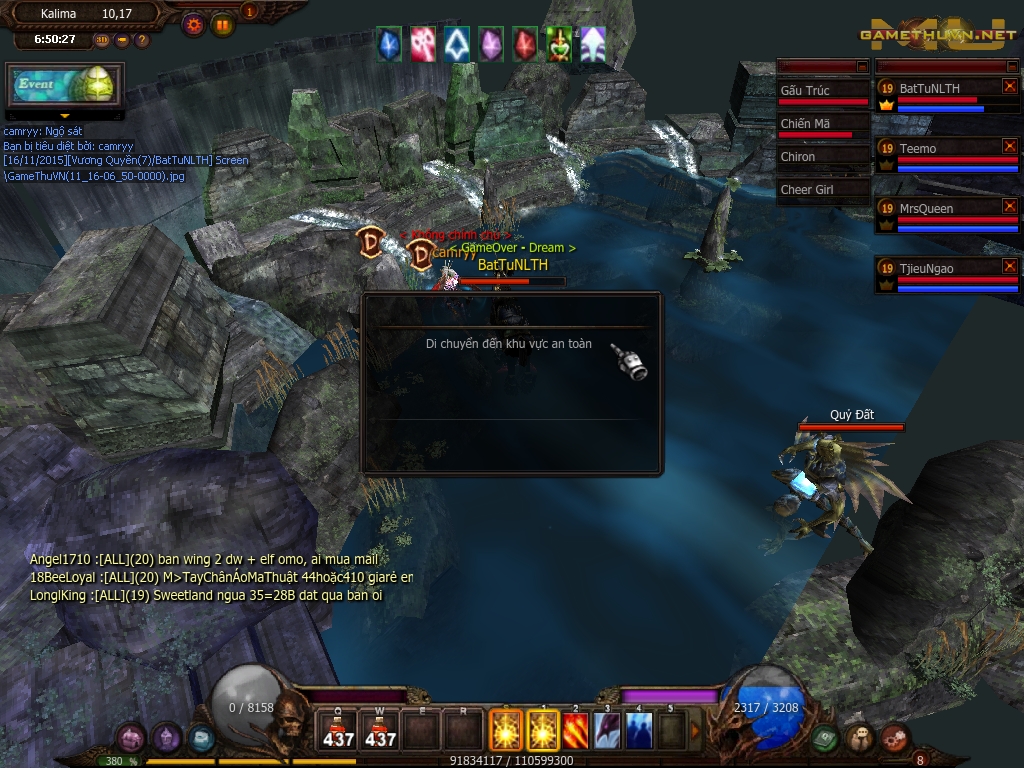Click the wrench icon in the safe-zone dialog
This screenshot has width=1024, height=768.
coord(634,365)
